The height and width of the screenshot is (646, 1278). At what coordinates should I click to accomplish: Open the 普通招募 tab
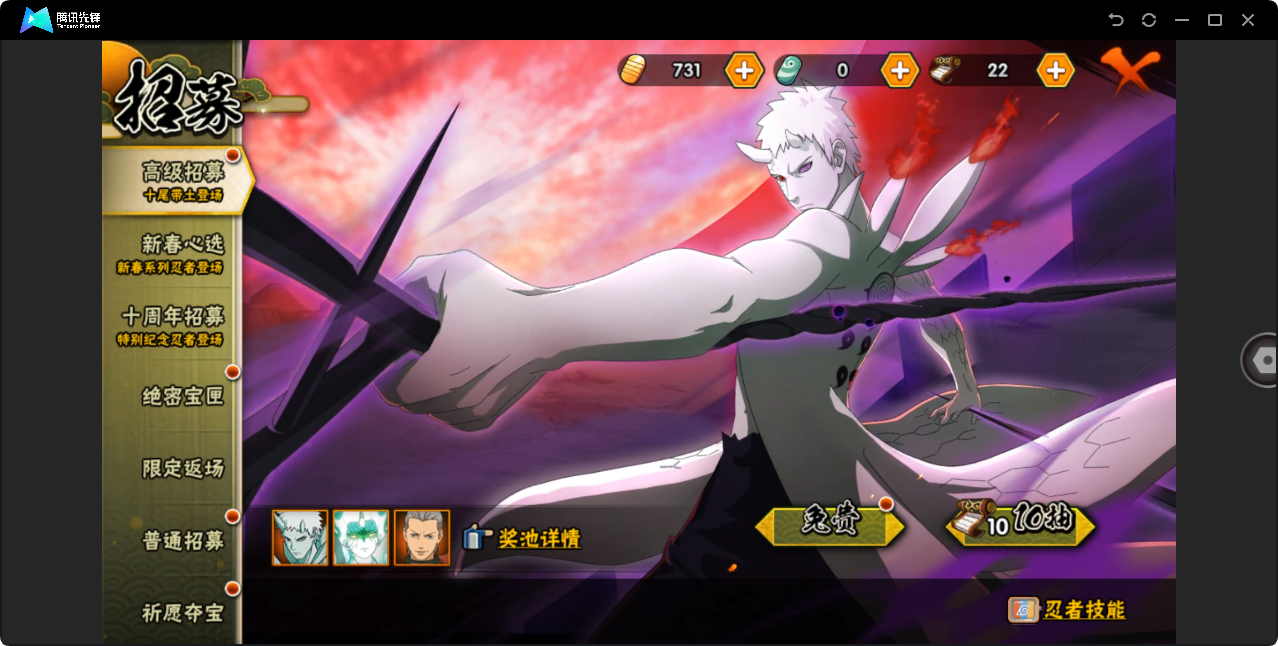coord(182,541)
